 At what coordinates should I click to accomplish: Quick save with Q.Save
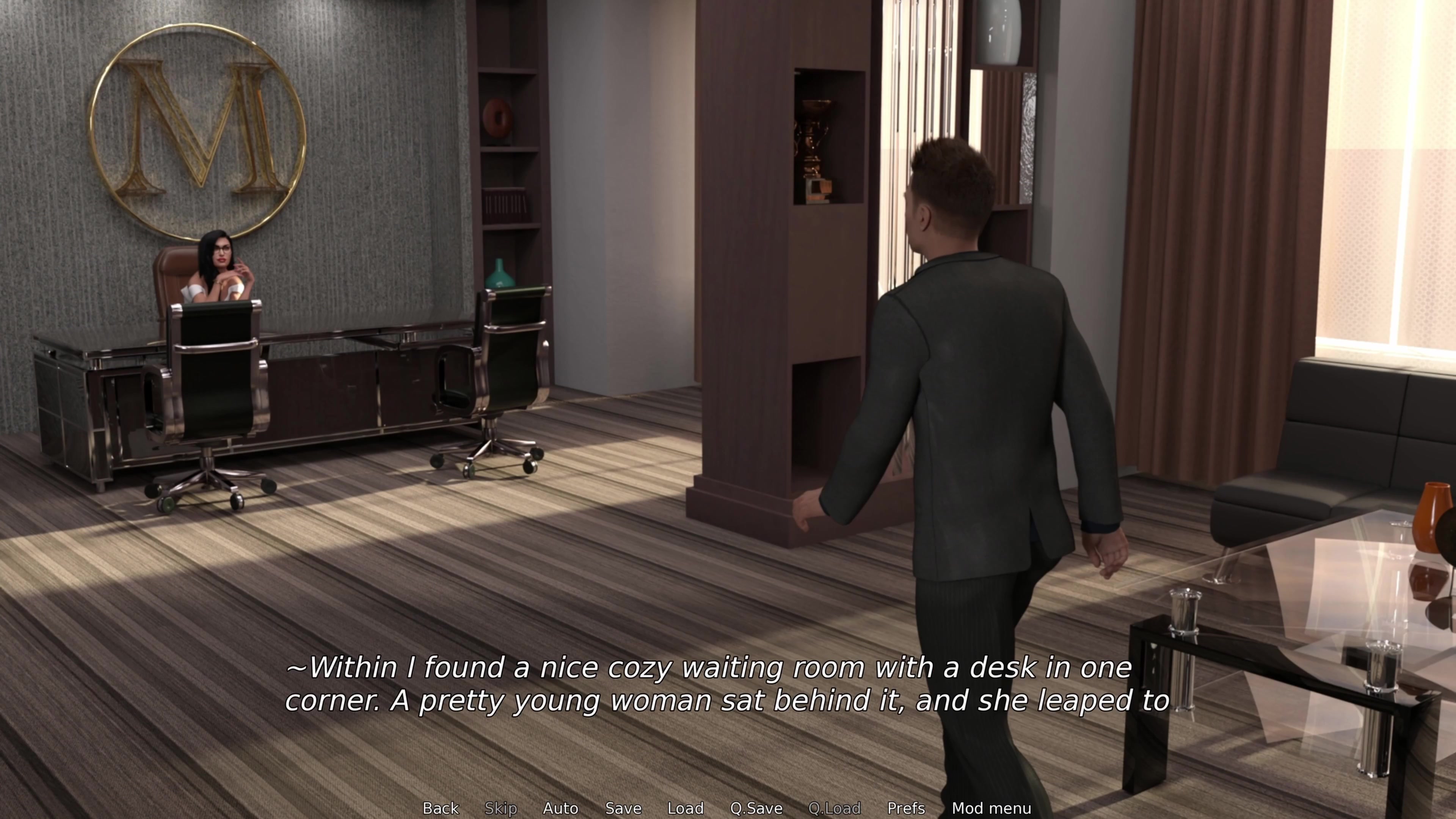tap(756, 808)
